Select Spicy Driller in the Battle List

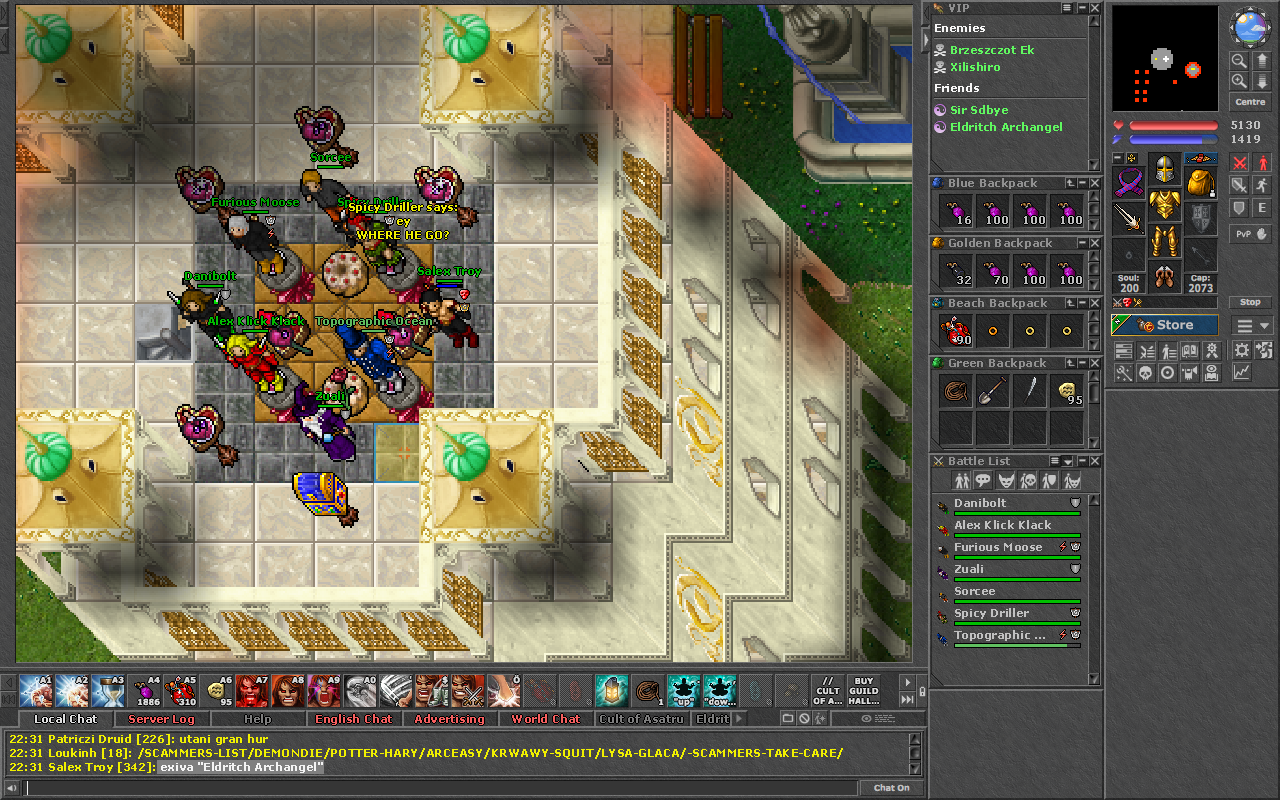click(991, 613)
